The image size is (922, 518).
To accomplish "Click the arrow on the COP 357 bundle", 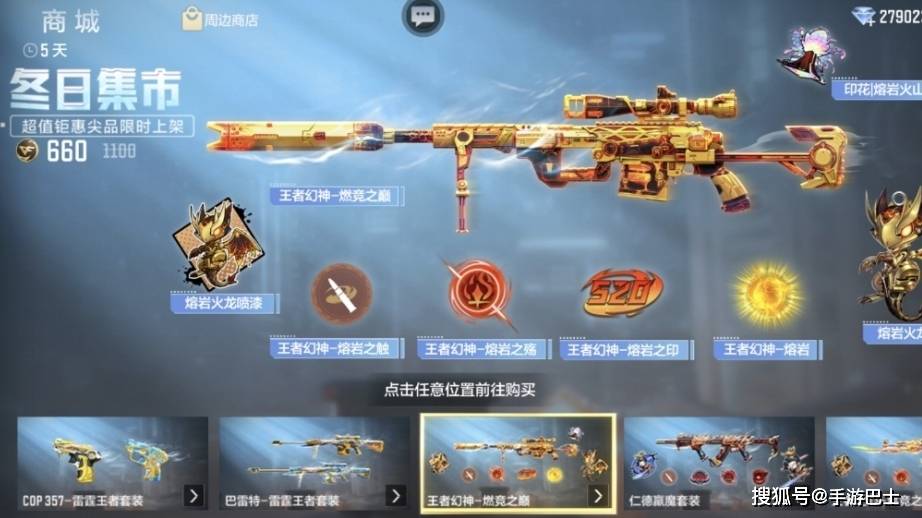I will [x=193, y=495].
